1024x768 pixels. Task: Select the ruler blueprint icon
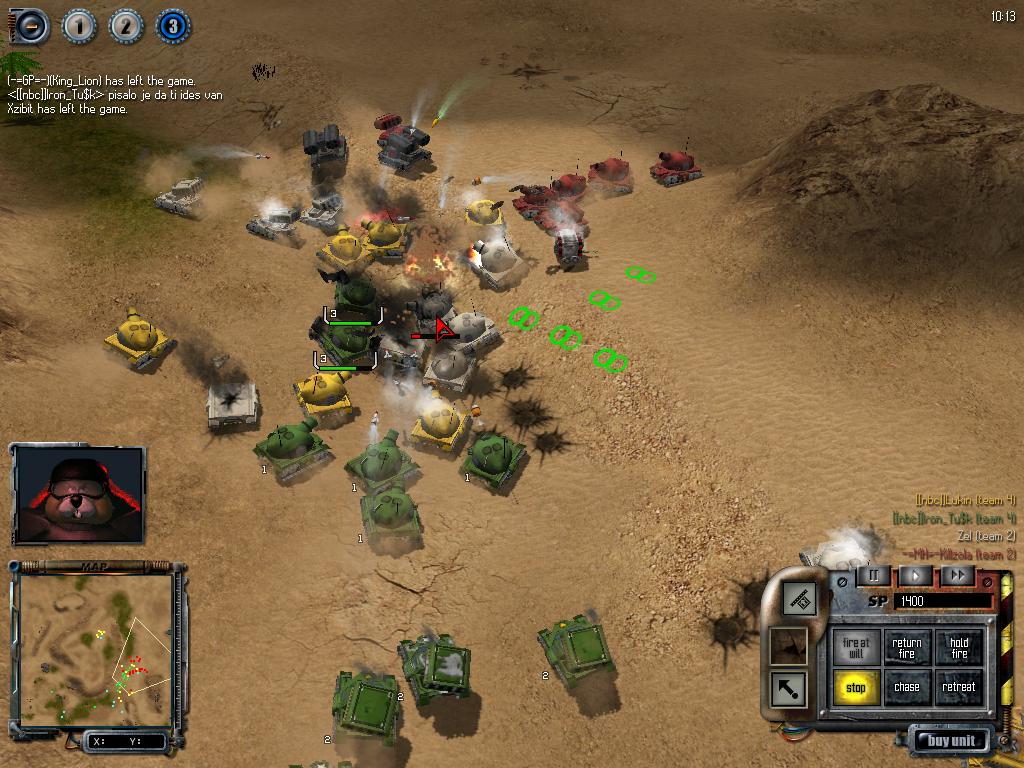click(798, 599)
